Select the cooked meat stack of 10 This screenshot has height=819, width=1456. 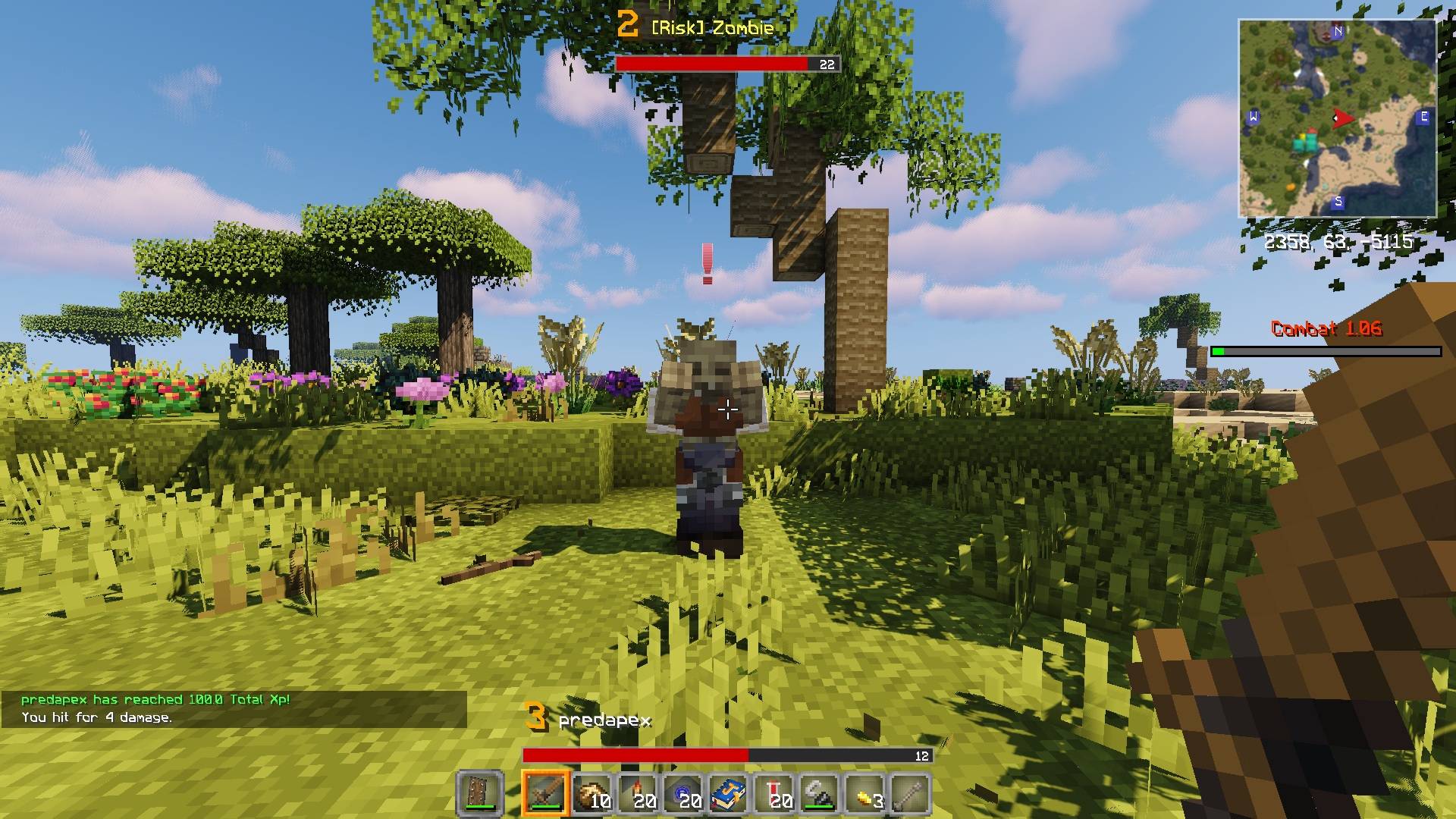pyautogui.click(x=591, y=790)
